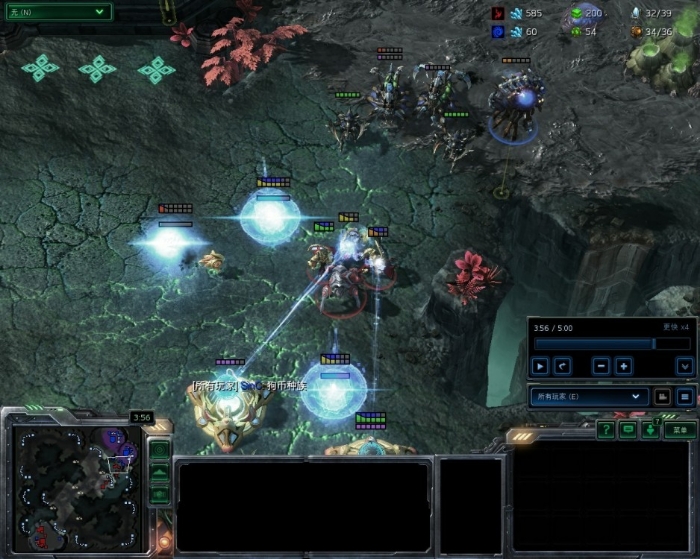Slow down replay speed with minus button
Image resolution: width=700 pixels, height=559 pixels.
tap(601, 366)
